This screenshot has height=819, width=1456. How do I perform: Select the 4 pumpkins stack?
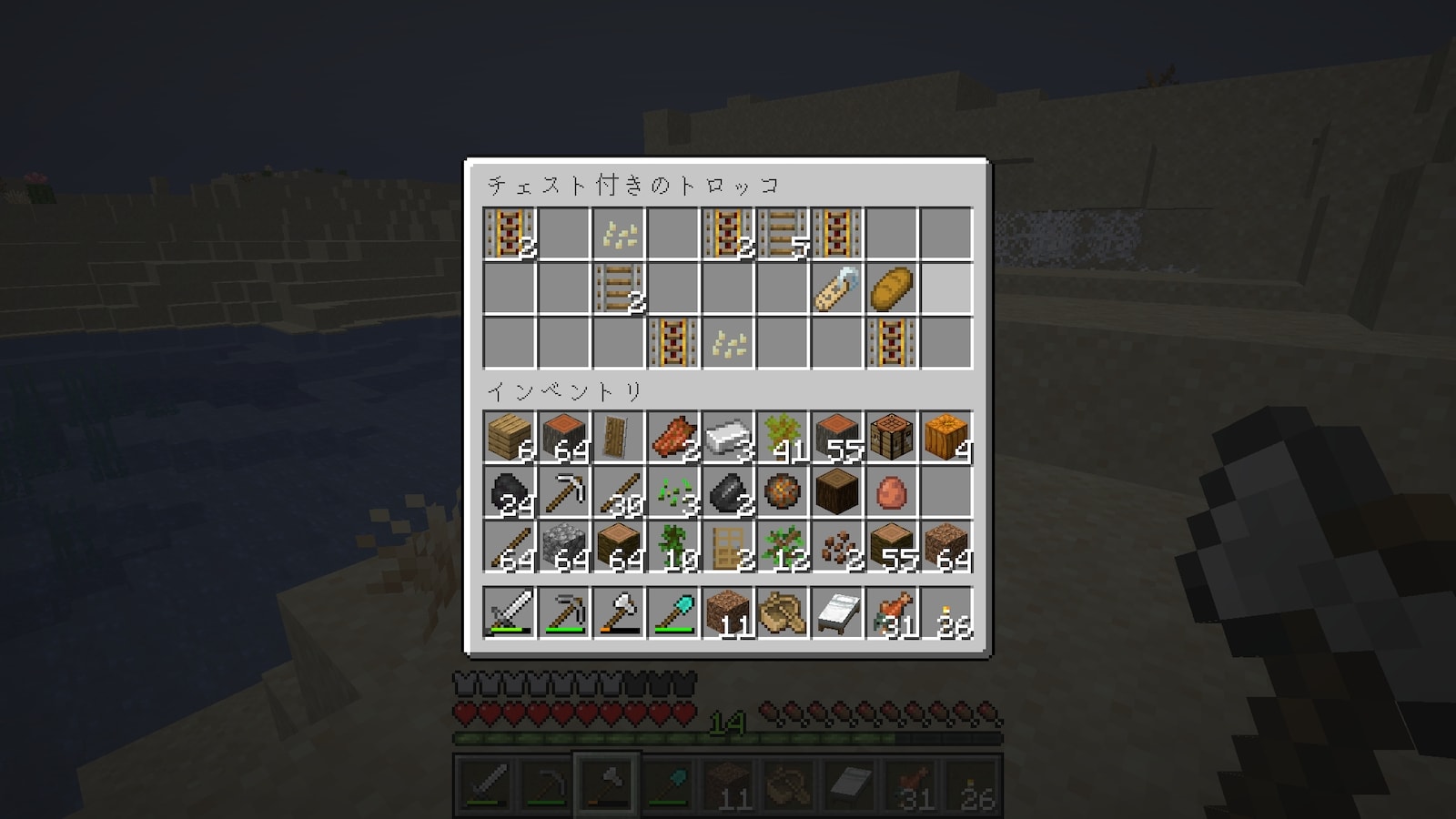[x=945, y=437]
